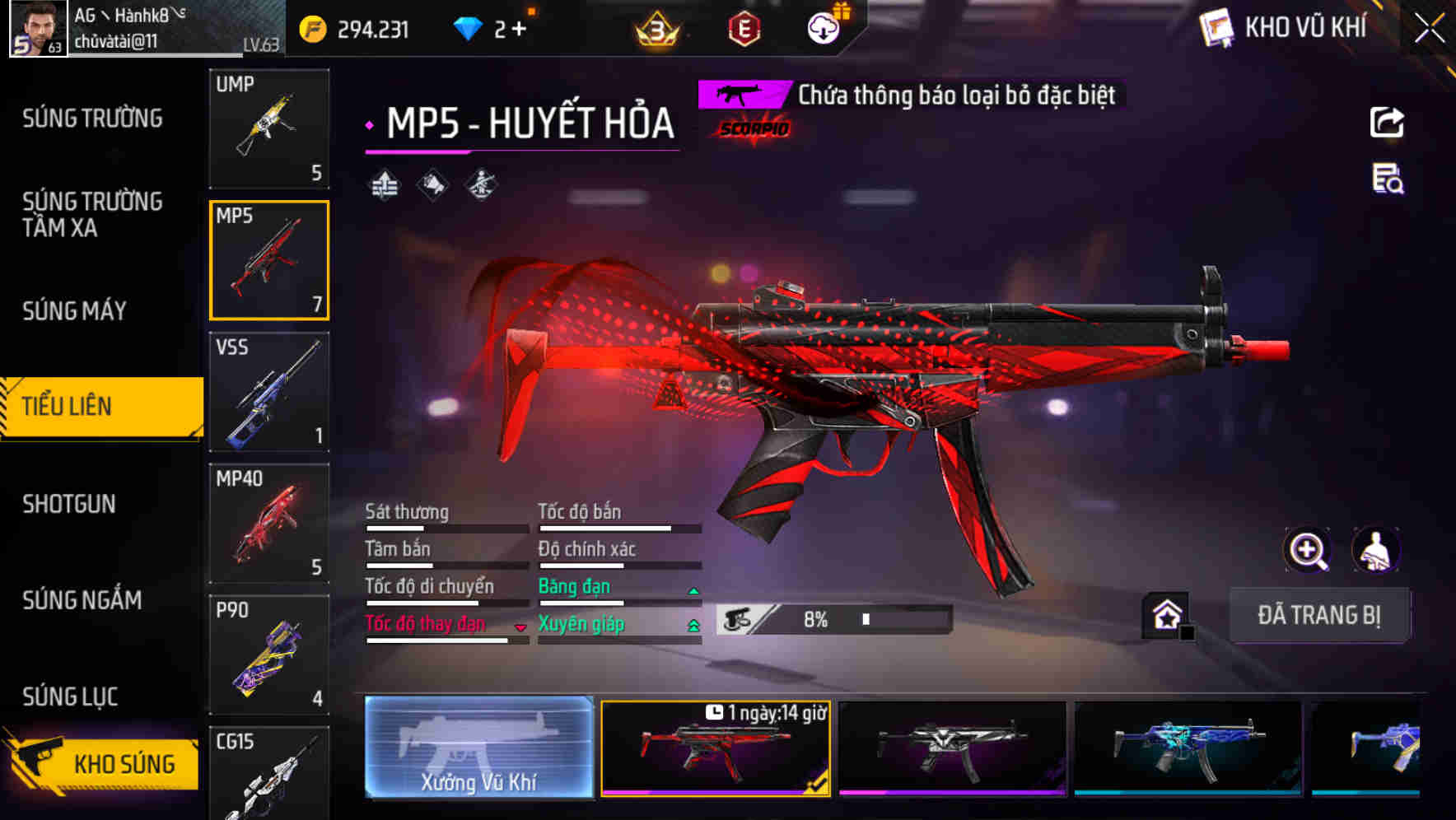Screen dimensions: 1456x820
Task: Expand the Xuyên giáp double arrow indicator
Action: (x=693, y=625)
